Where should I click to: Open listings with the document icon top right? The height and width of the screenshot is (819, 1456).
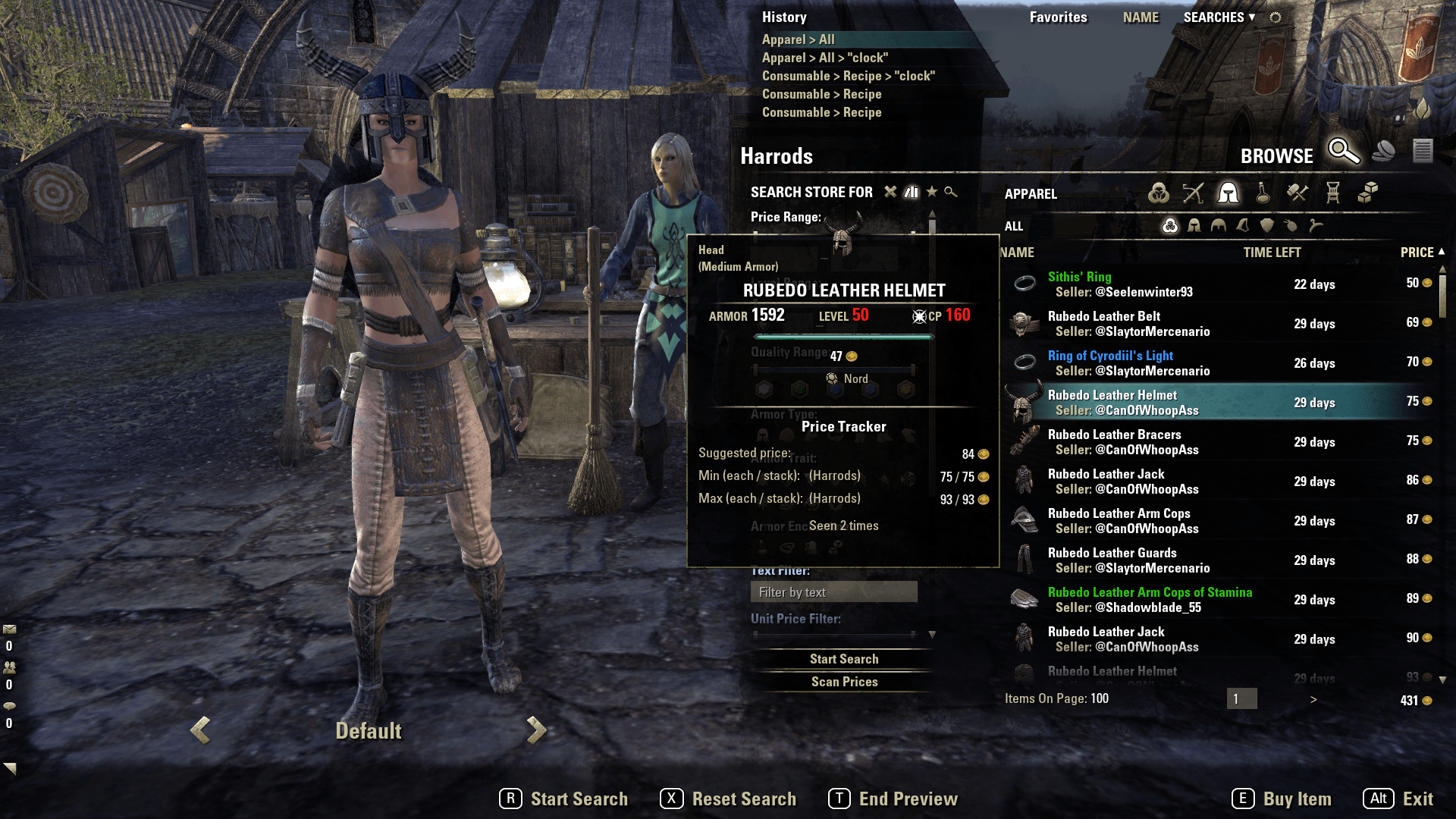[x=1422, y=151]
